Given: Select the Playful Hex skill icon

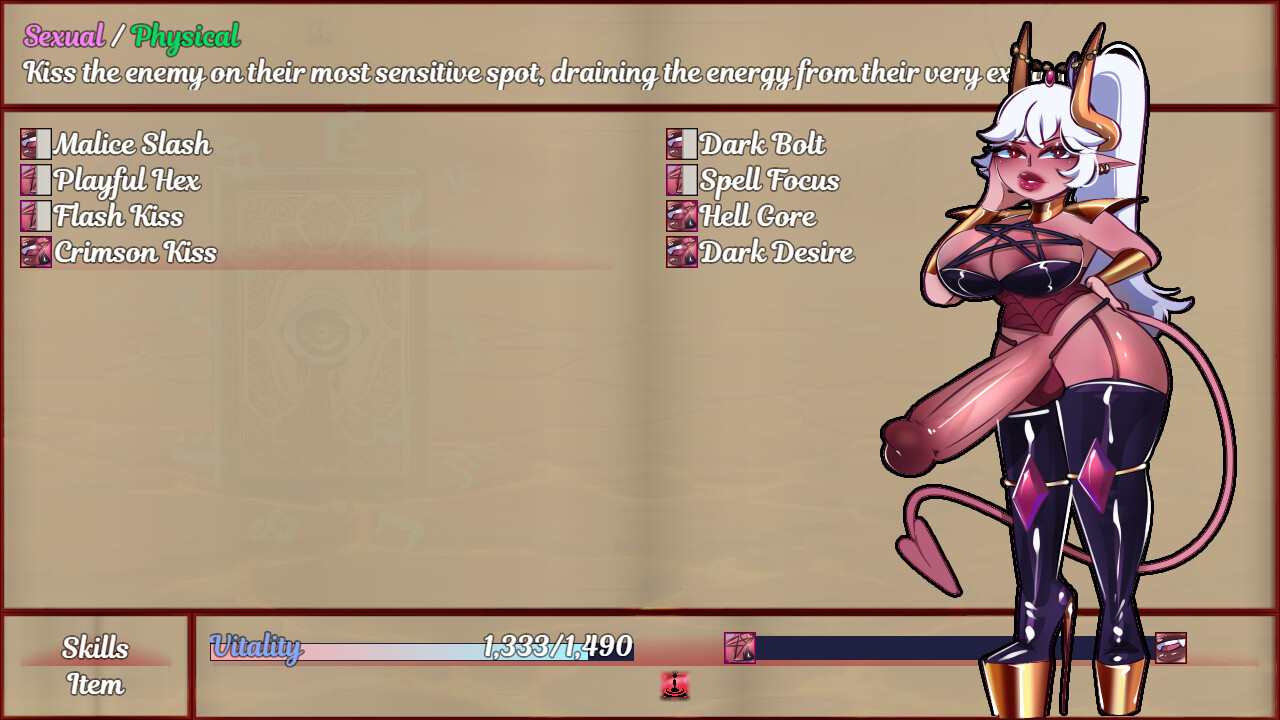Looking at the screenshot, I should coord(36,181).
